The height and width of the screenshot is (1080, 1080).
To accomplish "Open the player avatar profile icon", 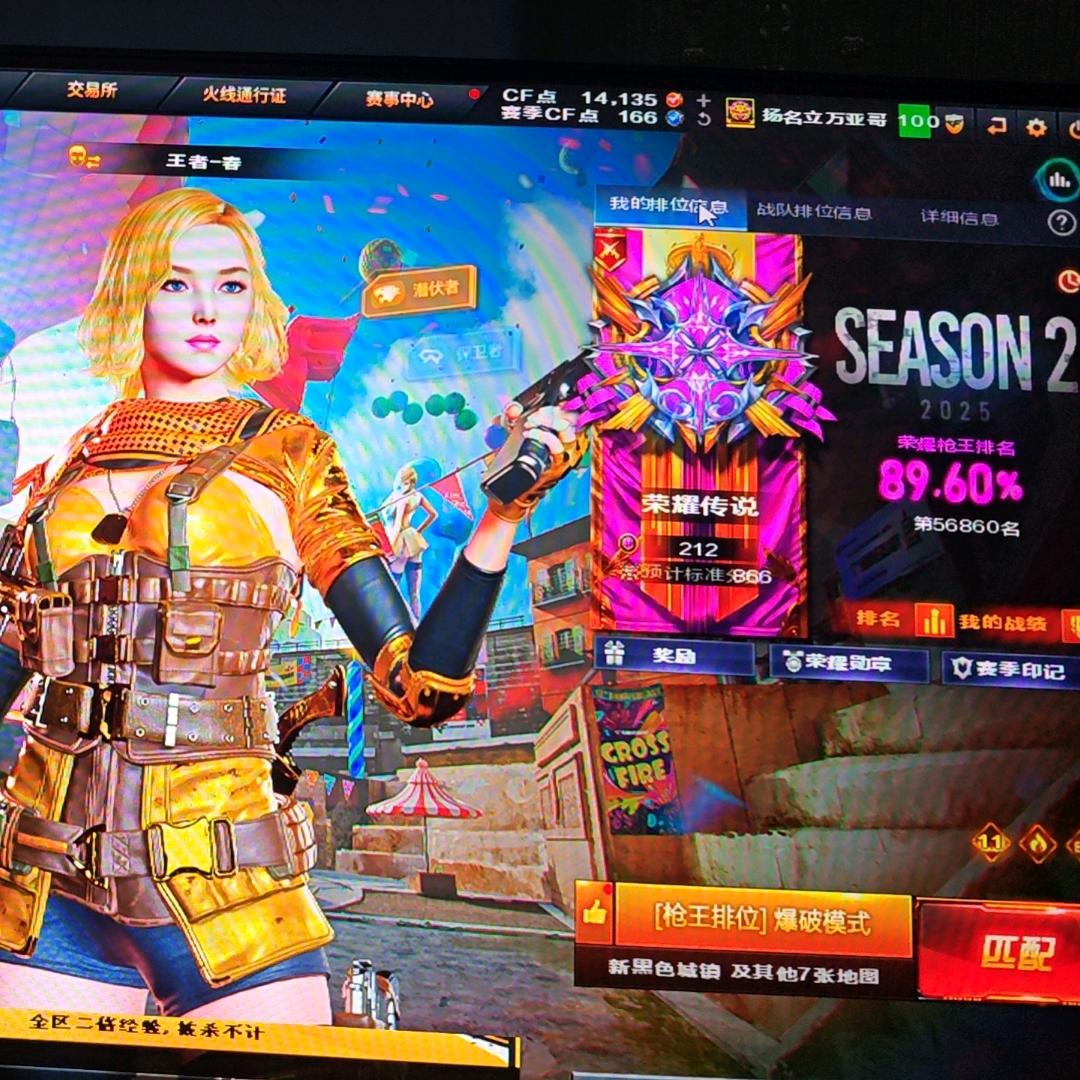I will point(740,113).
